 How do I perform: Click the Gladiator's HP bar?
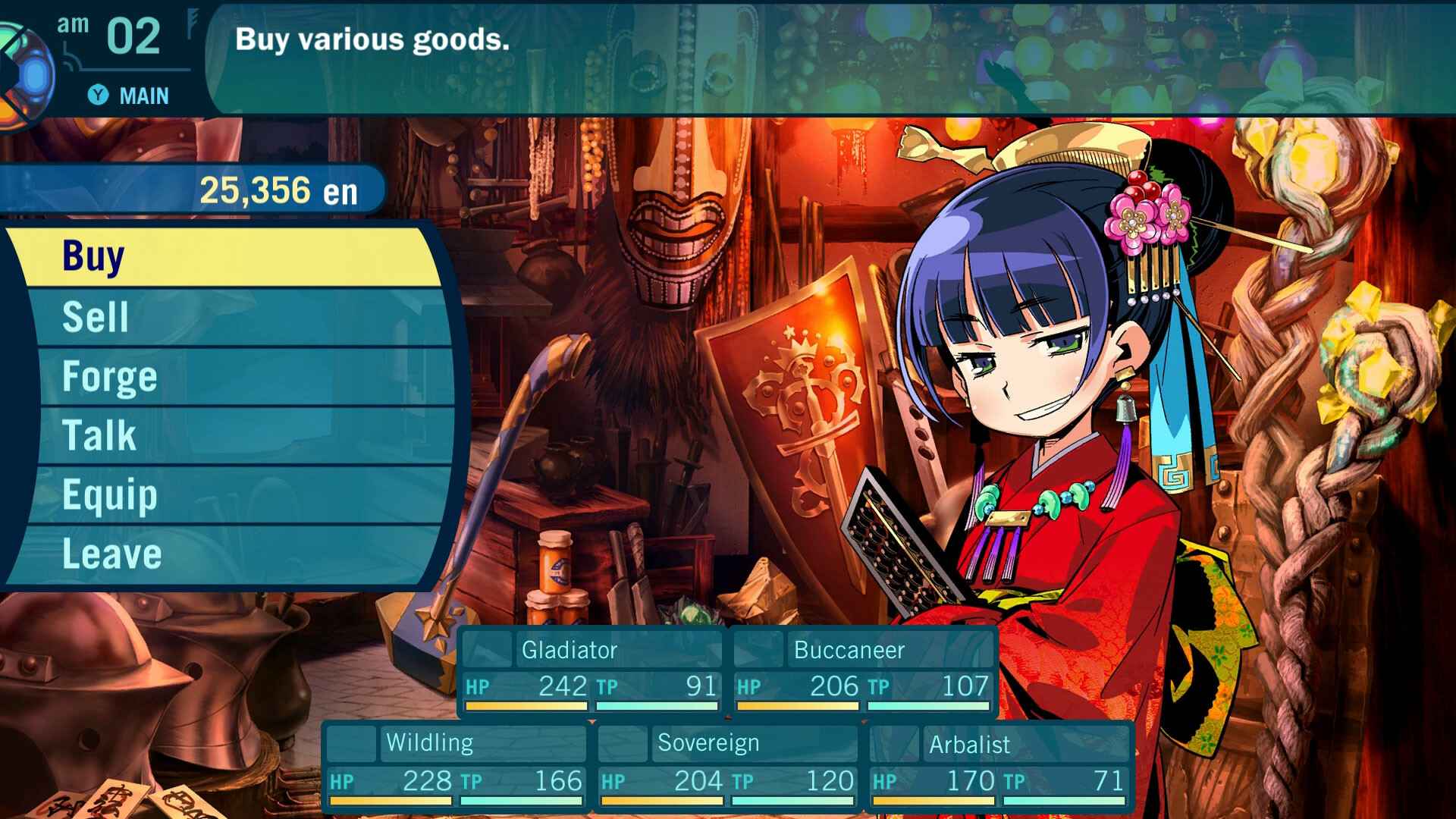click(525, 705)
